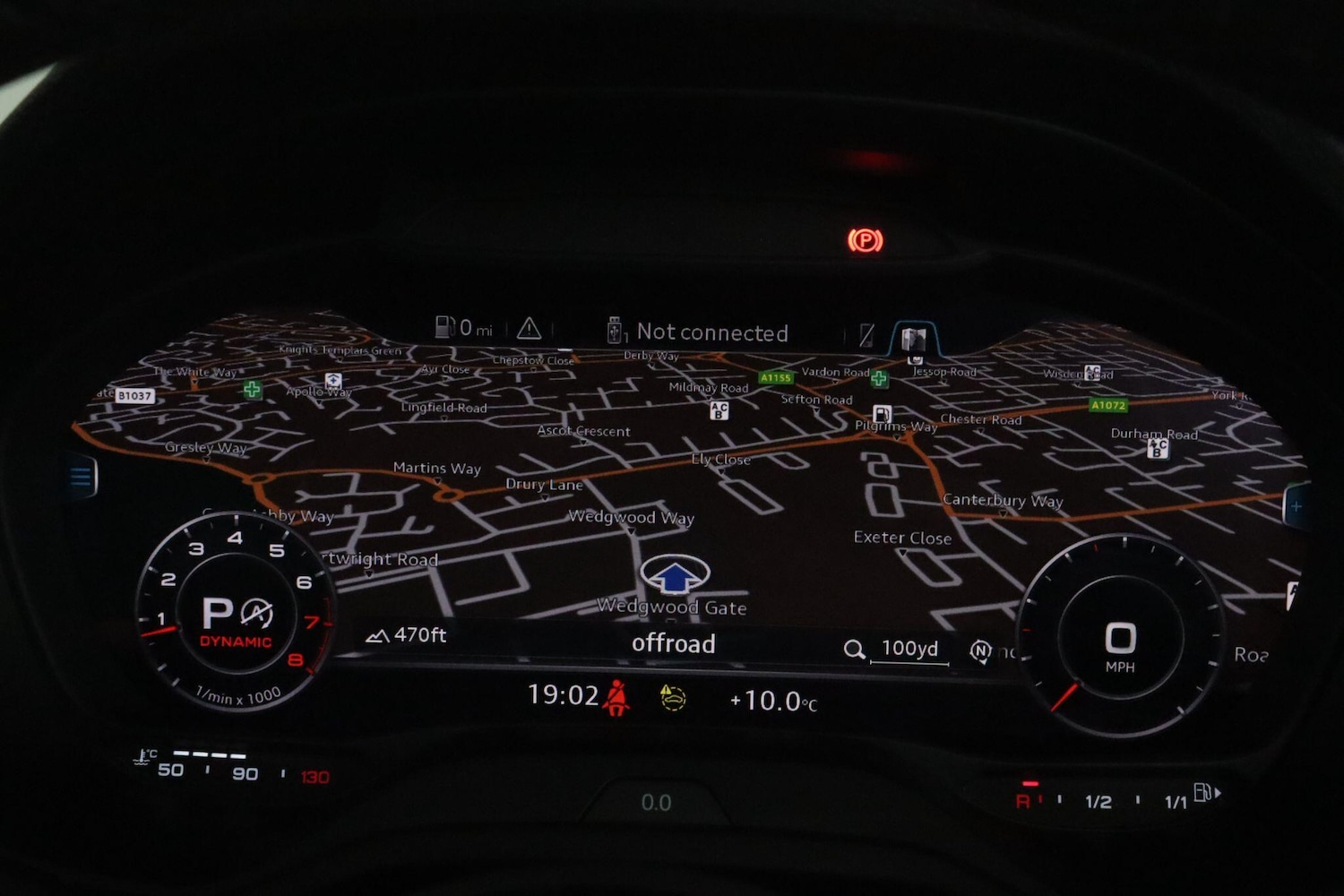
Task: Click the elevation mountain icon before the altitude reading
Action: click(x=377, y=635)
